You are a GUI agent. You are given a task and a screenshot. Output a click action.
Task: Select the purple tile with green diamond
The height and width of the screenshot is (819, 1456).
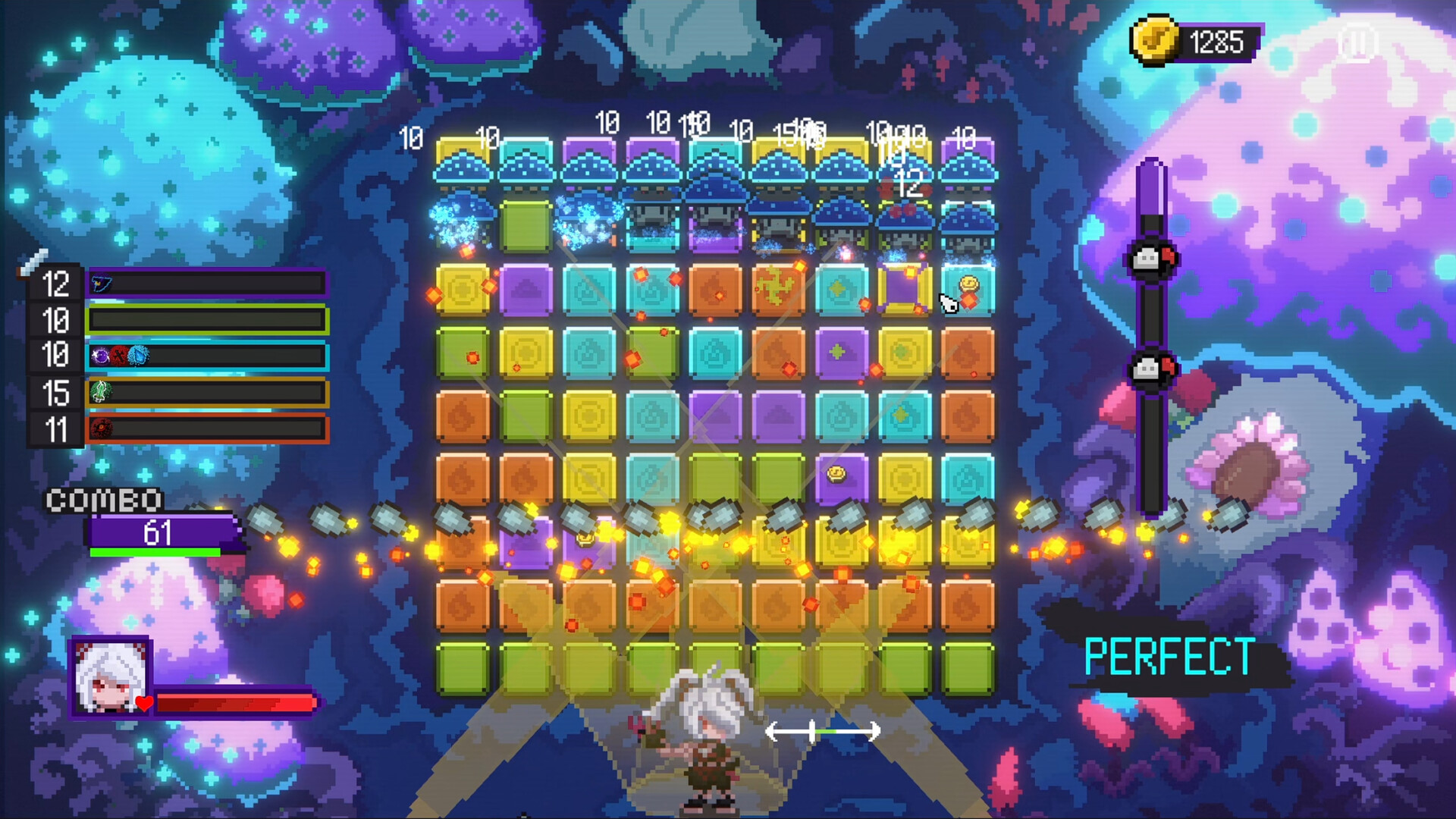[840, 353]
